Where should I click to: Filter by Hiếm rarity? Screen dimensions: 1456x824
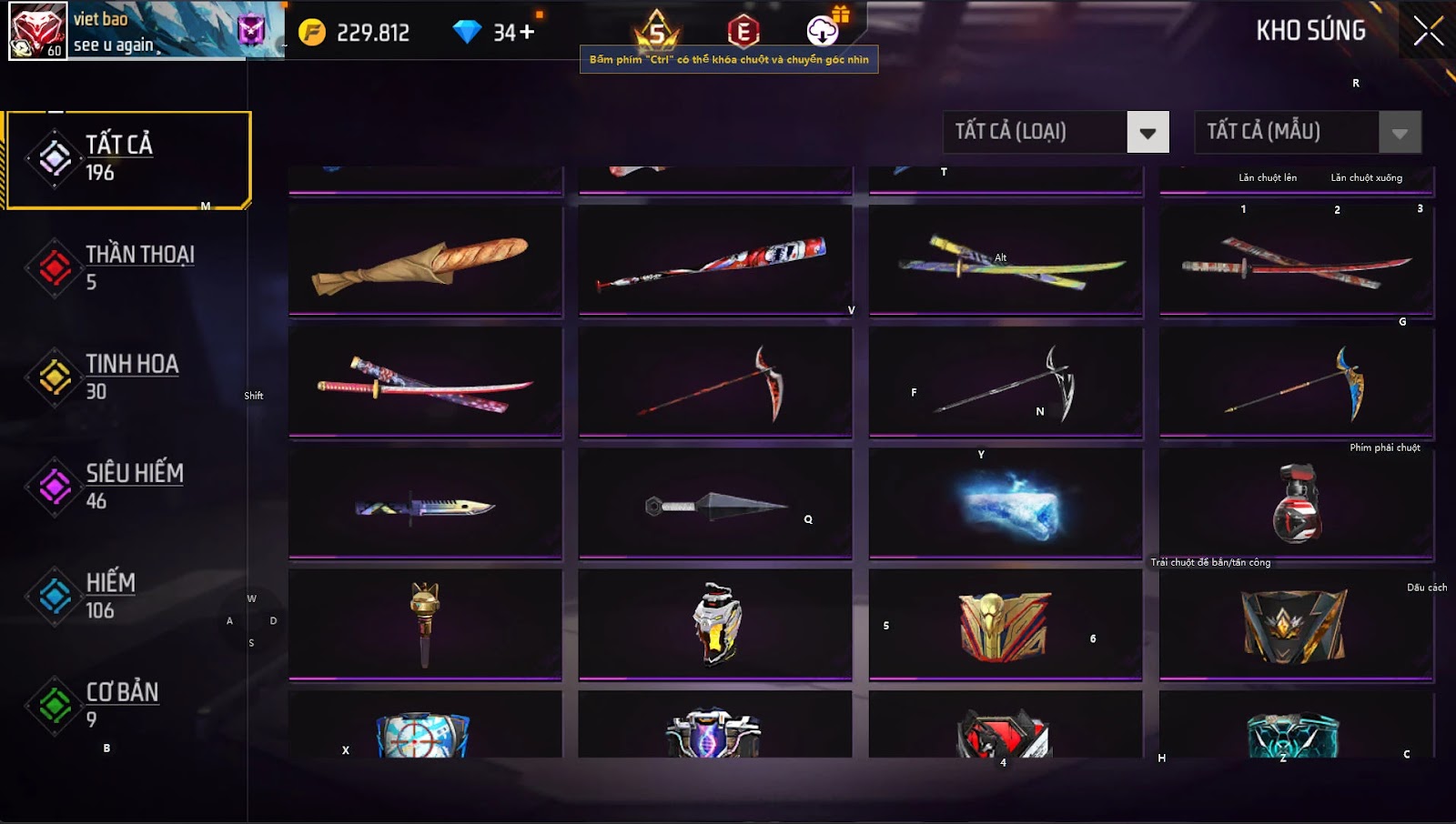(x=127, y=596)
